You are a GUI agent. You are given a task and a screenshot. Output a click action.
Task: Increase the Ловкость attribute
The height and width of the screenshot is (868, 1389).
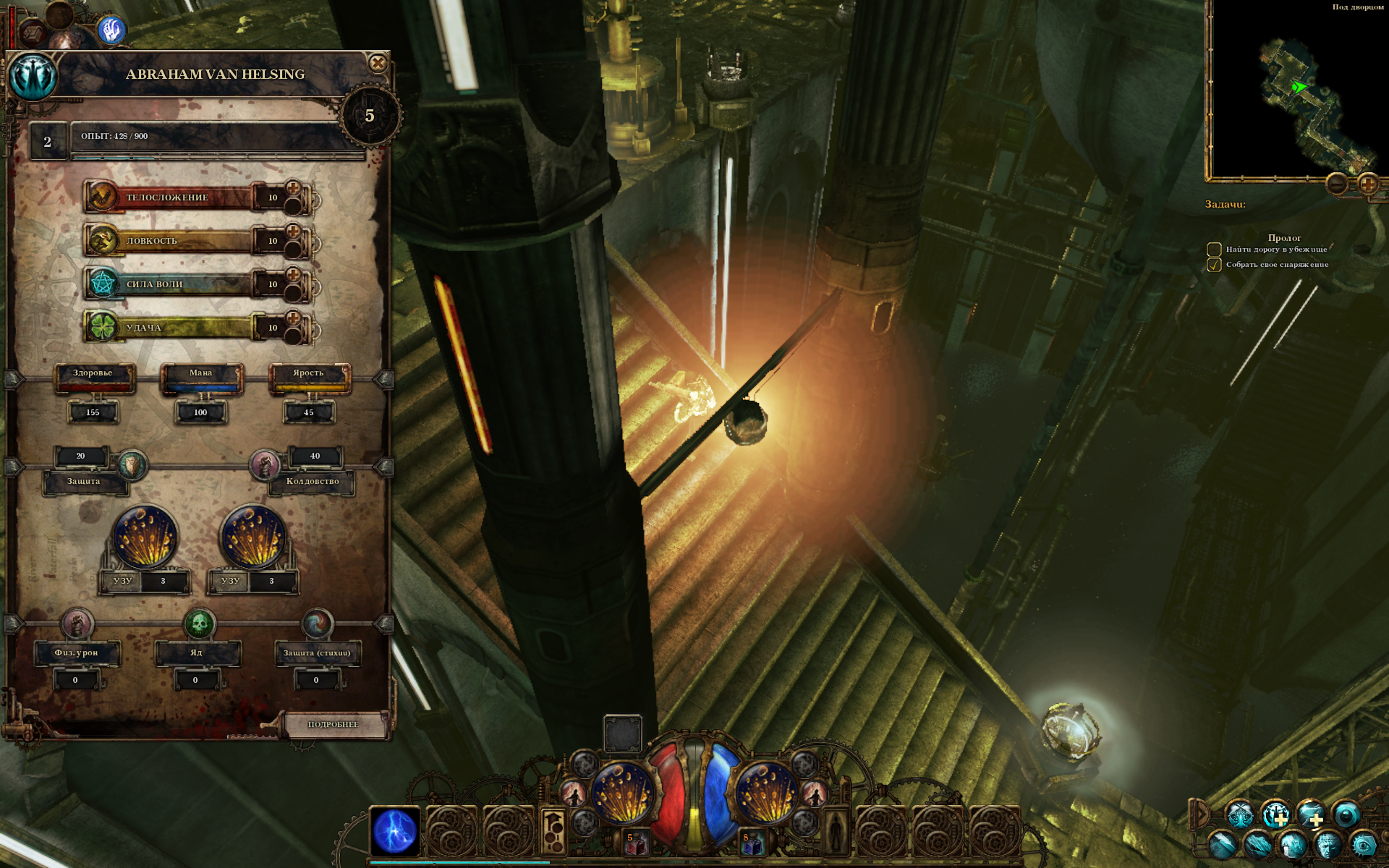[x=293, y=232]
